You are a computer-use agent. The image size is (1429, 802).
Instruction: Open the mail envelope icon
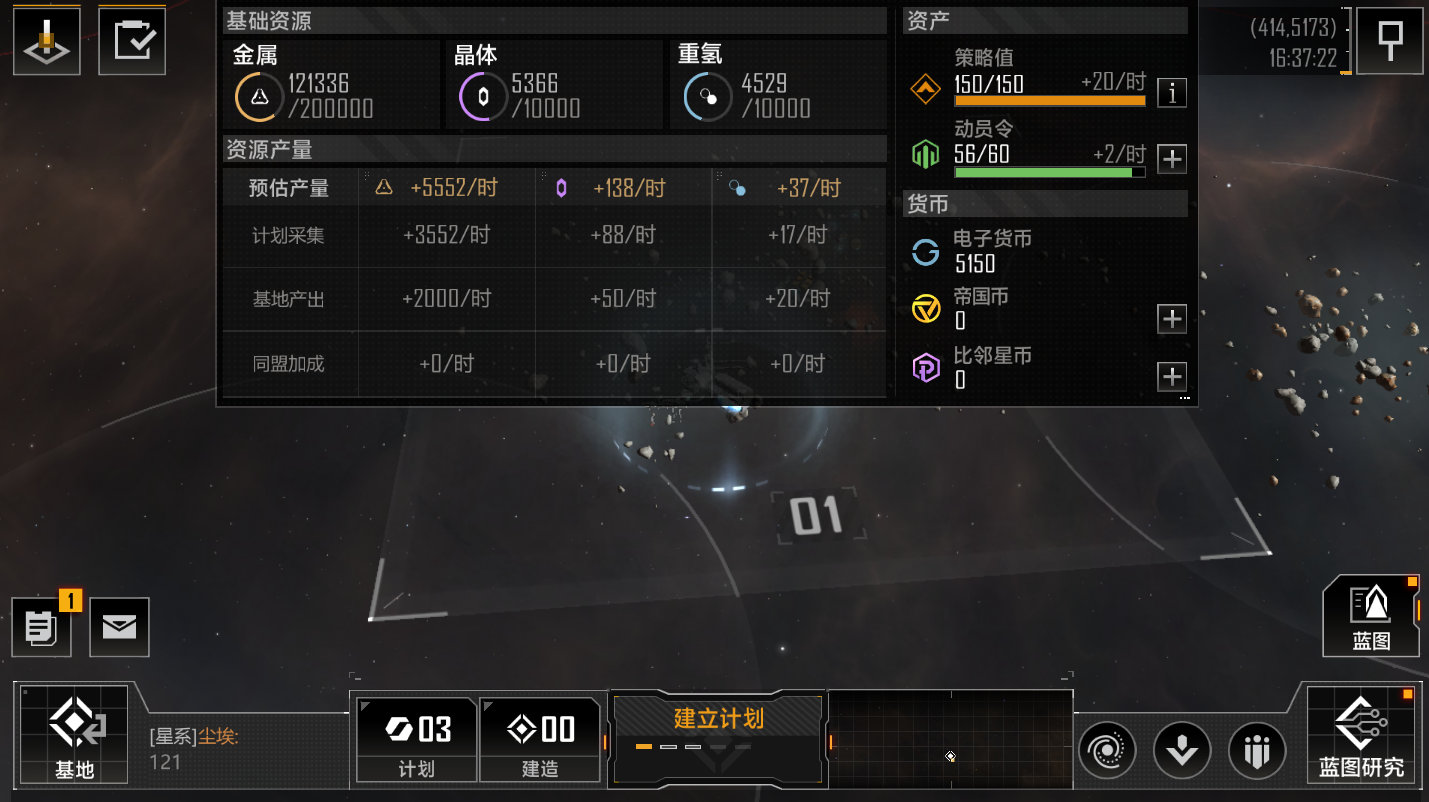coord(119,627)
